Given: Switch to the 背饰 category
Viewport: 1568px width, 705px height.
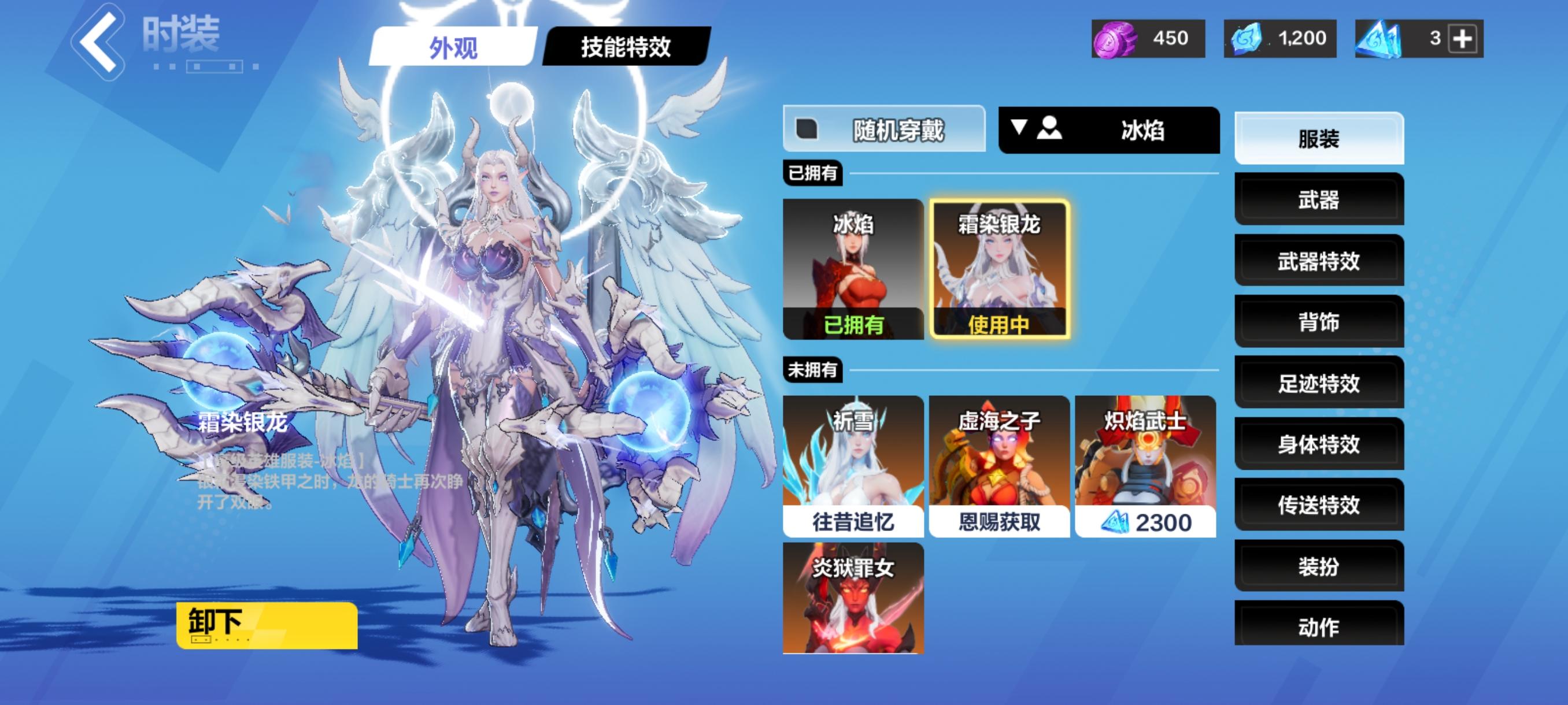Looking at the screenshot, I should [1319, 322].
